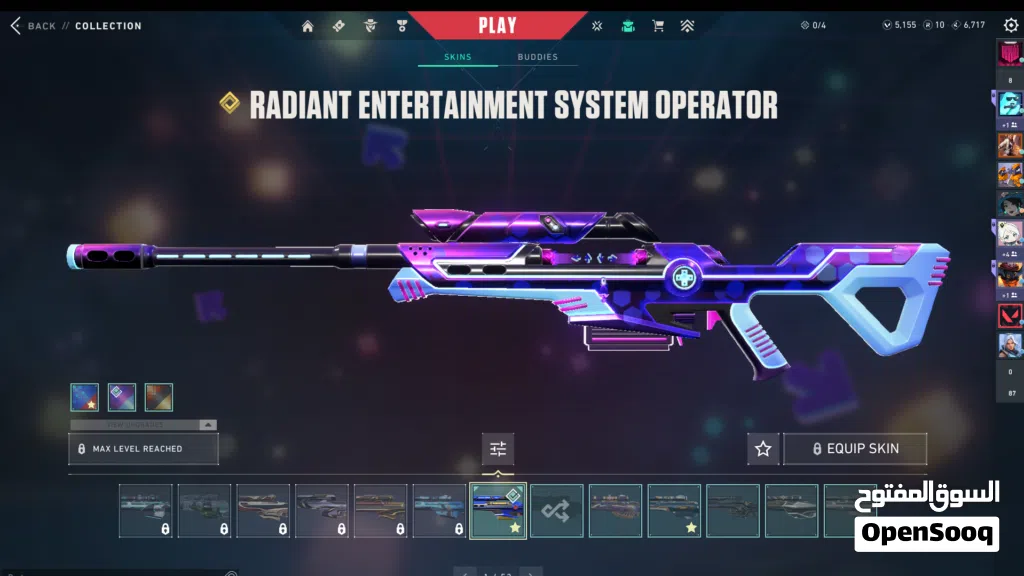Select the random shuffle skin tile
This screenshot has height=576, width=1024.
pos(557,511)
